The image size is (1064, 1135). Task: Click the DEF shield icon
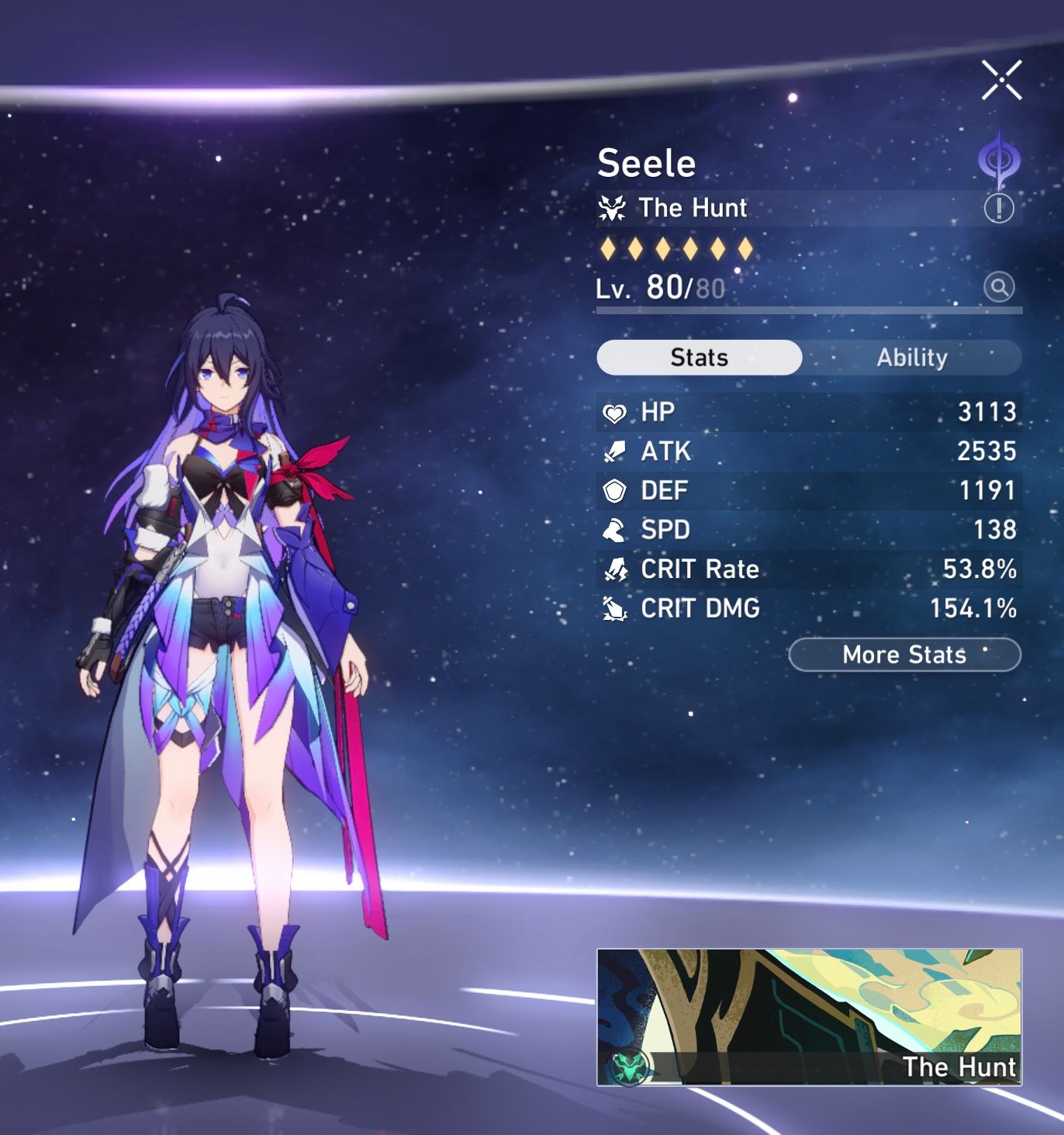(x=615, y=491)
